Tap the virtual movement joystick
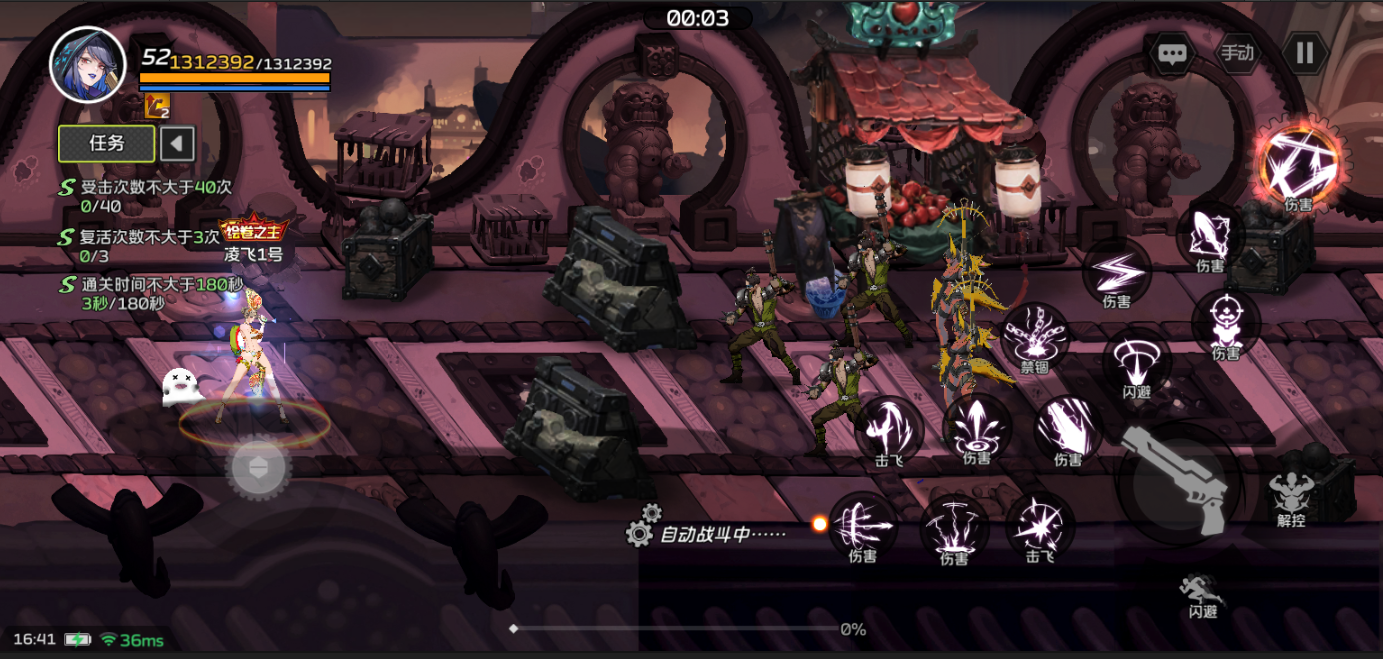The width and height of the screenshot is (1383, 659). point(259,466)
